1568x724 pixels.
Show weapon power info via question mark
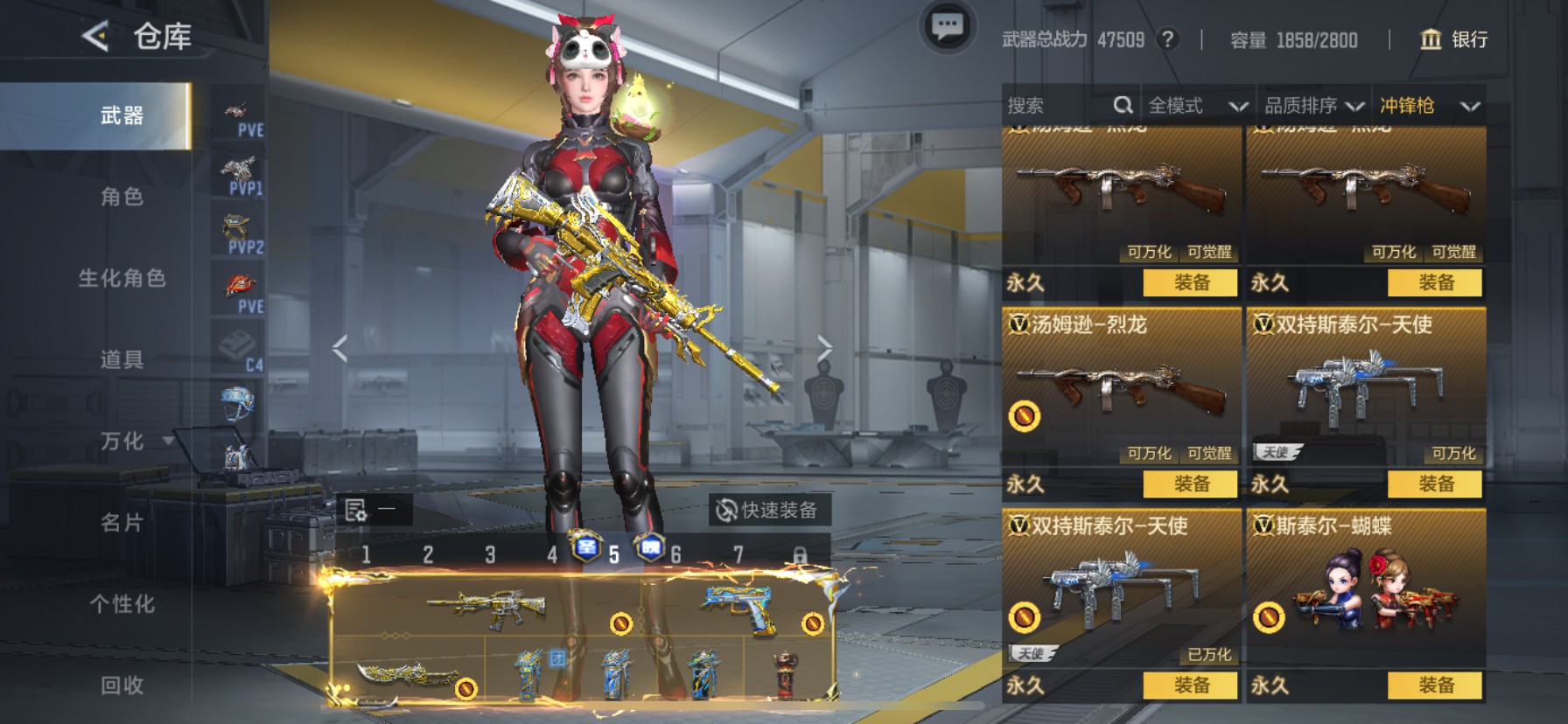1167,39
